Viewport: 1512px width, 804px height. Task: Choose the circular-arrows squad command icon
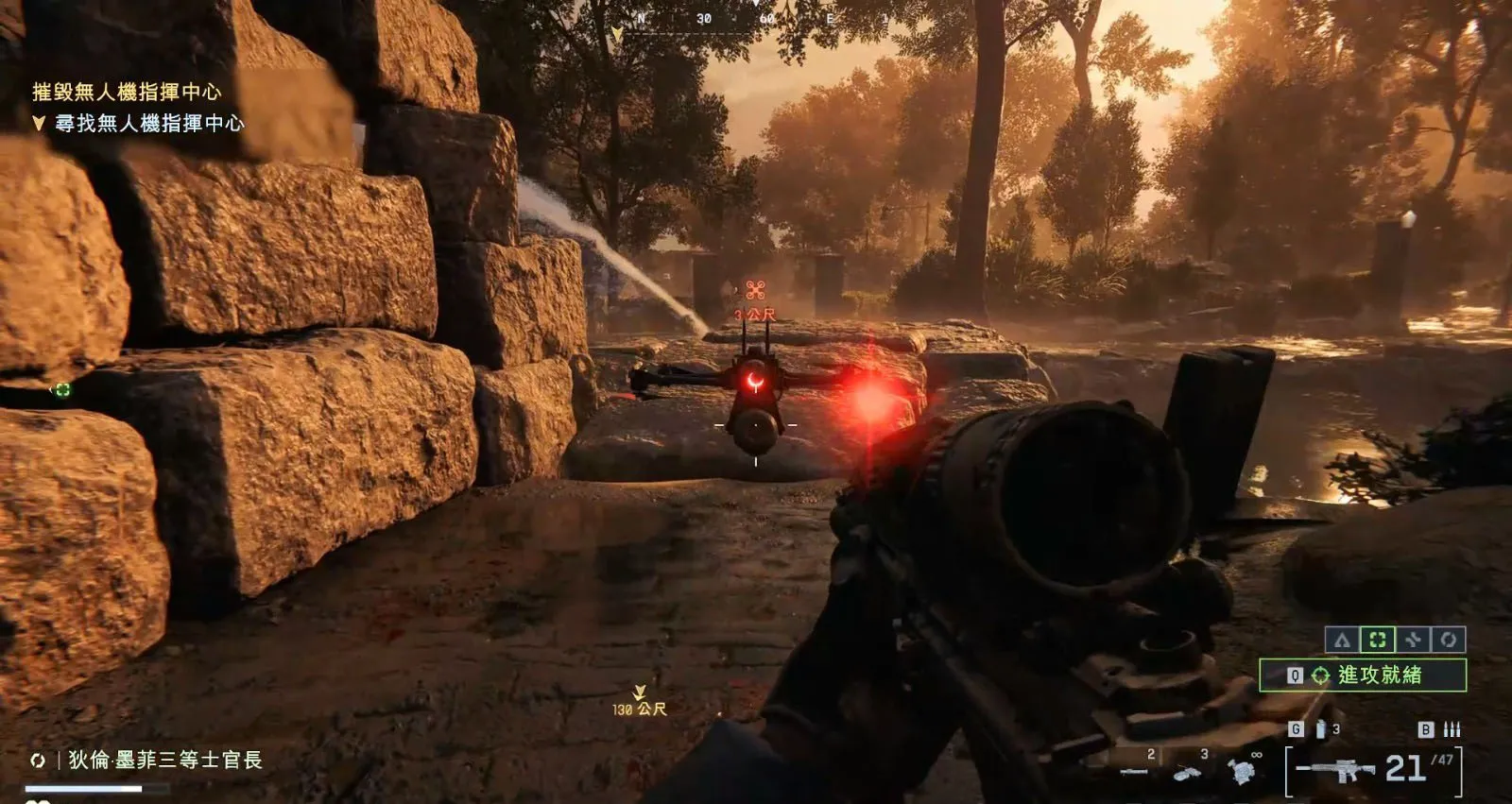(1449, 640)
